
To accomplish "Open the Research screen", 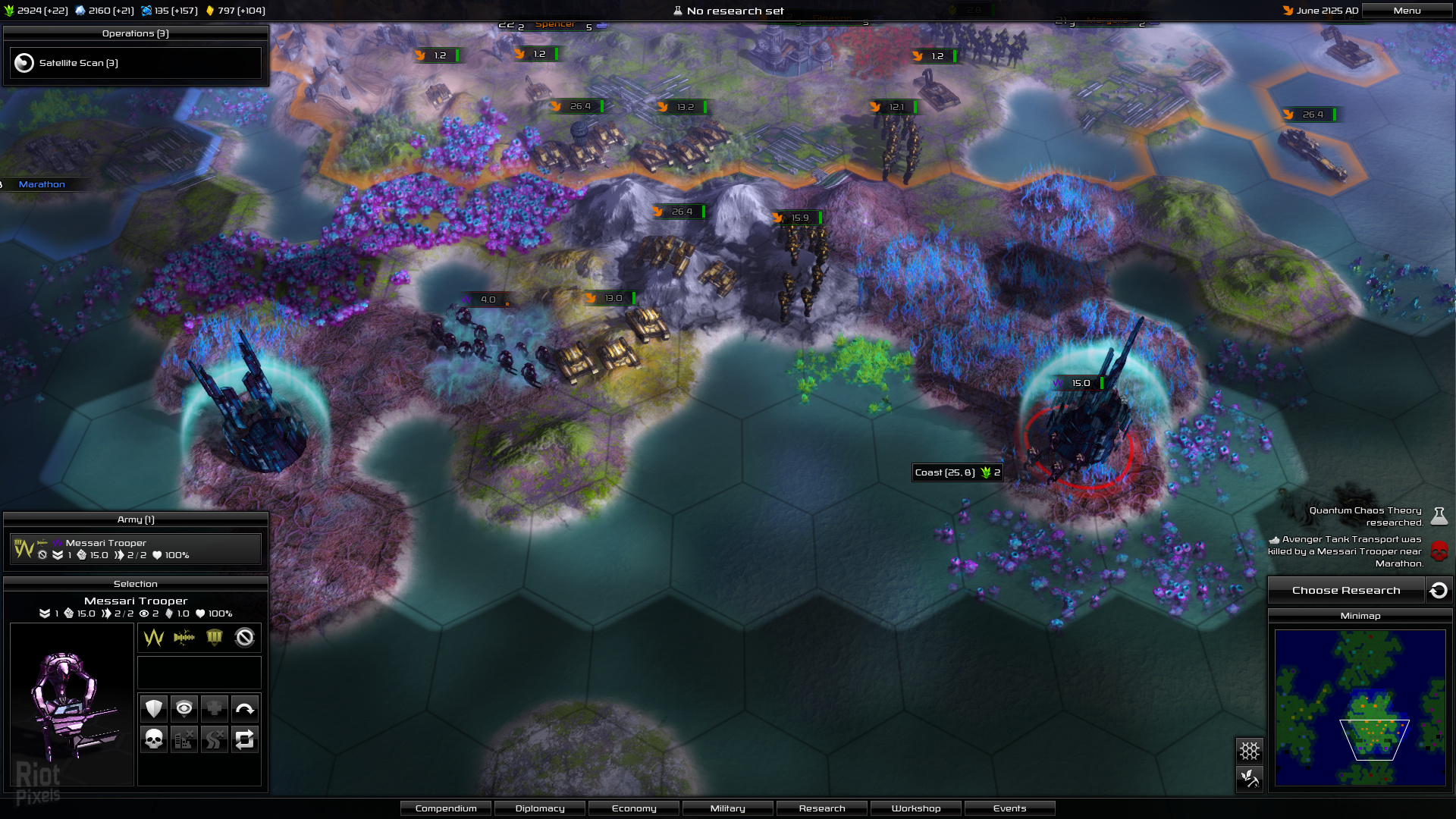I will tap(822, 808).
